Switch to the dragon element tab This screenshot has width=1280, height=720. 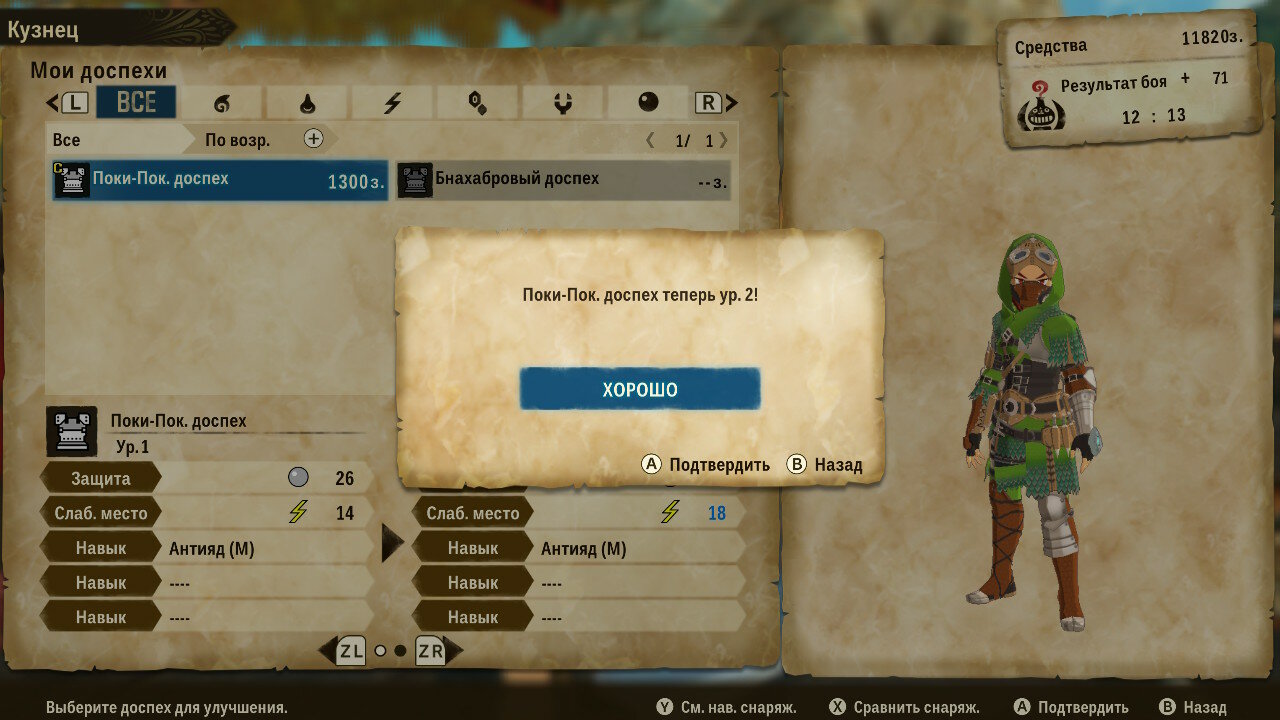point(562,102)
